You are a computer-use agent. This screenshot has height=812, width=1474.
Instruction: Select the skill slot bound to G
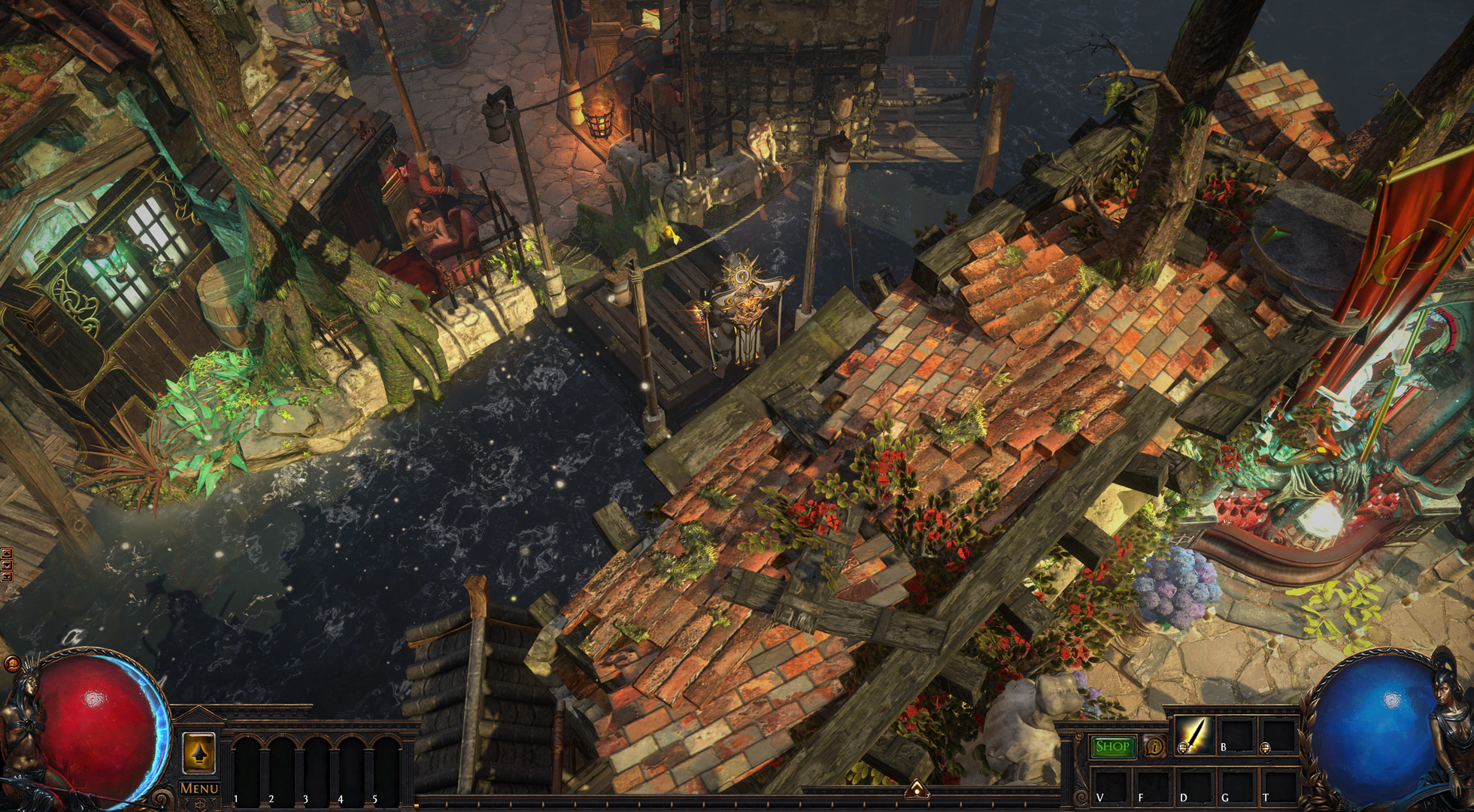coord(1236,786)
